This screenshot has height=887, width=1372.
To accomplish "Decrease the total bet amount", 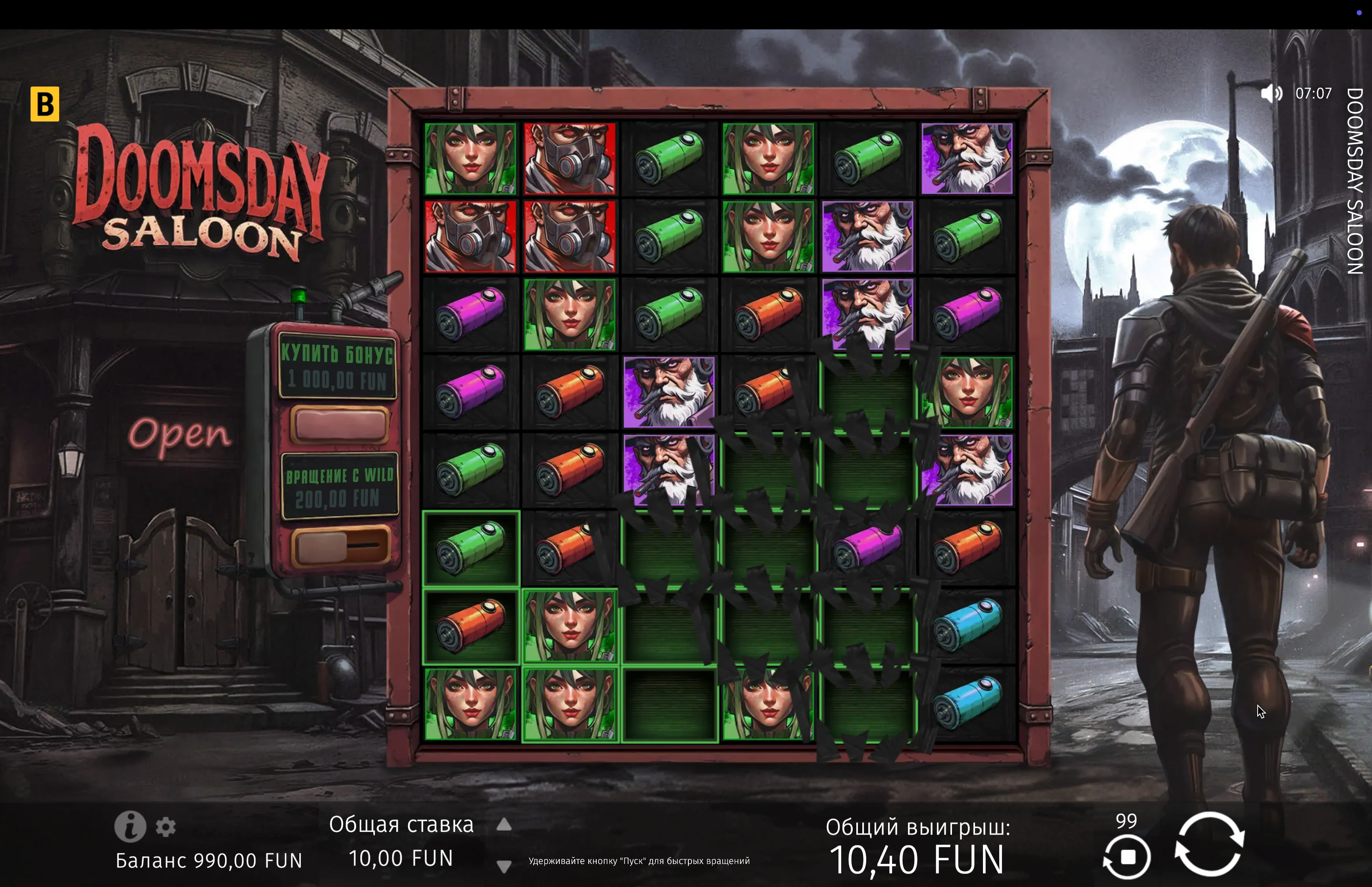I will tap(504, 866).
